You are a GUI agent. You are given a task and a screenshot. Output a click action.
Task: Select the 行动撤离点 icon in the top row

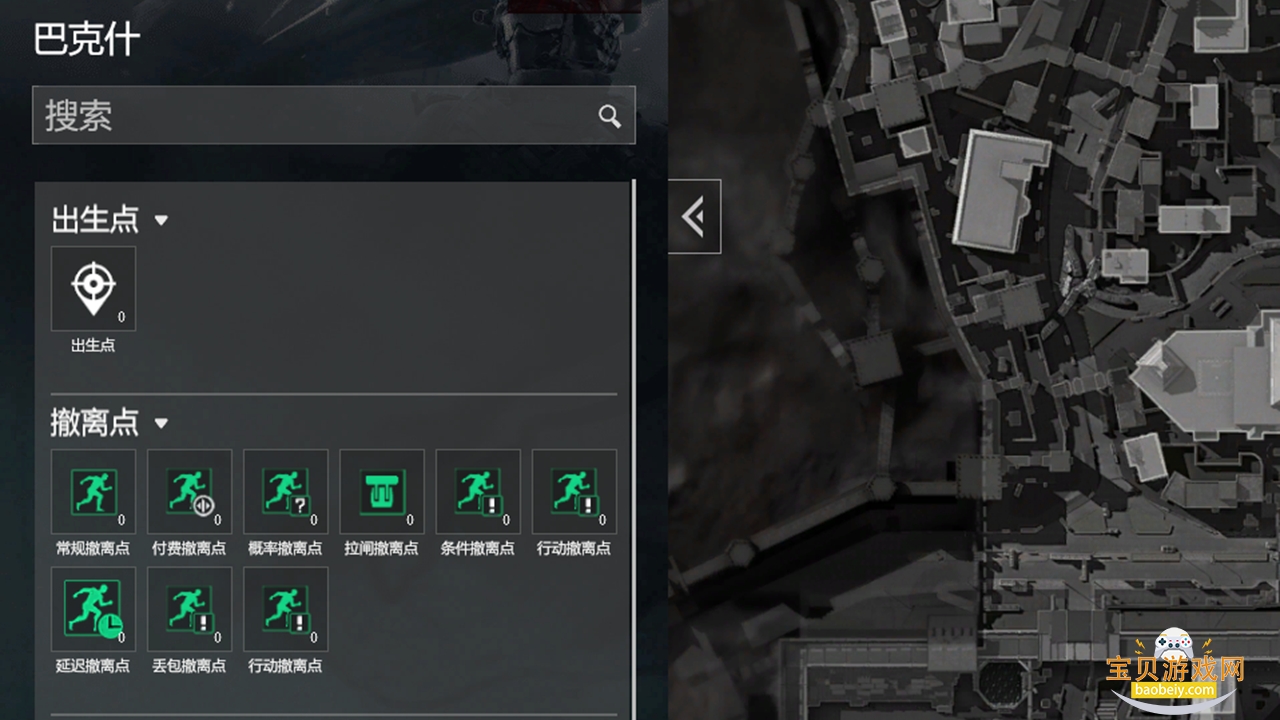pos(573,491)
